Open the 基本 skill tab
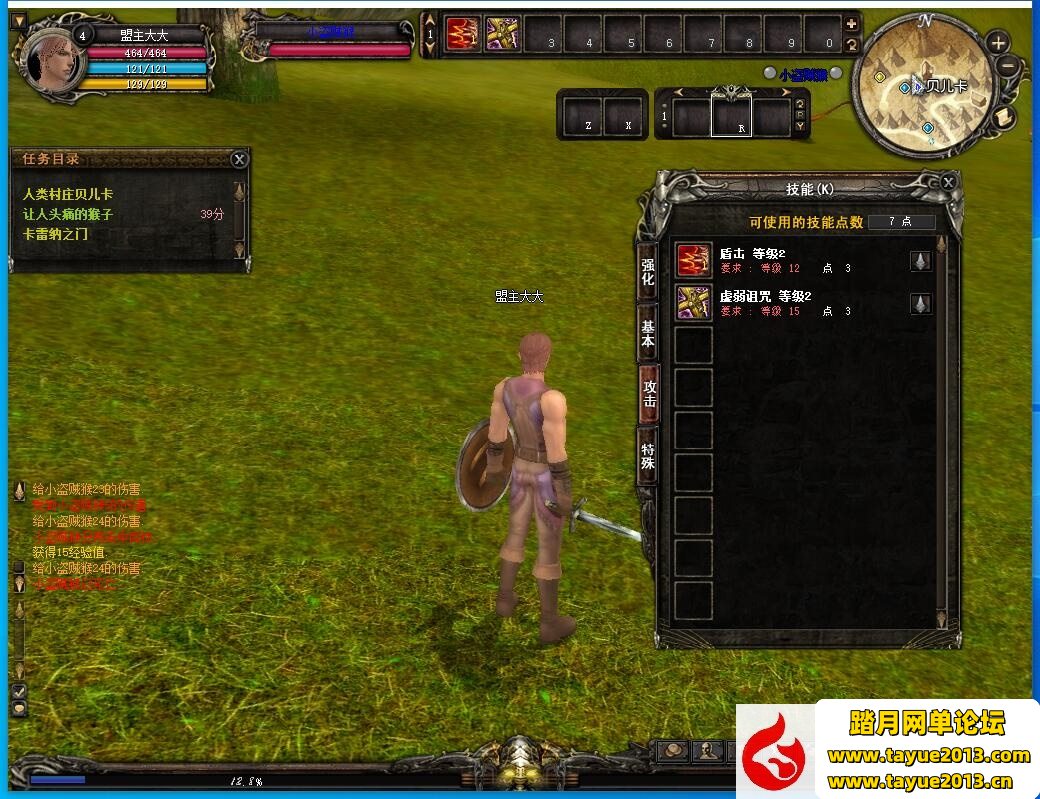 [x=648, y=333]
